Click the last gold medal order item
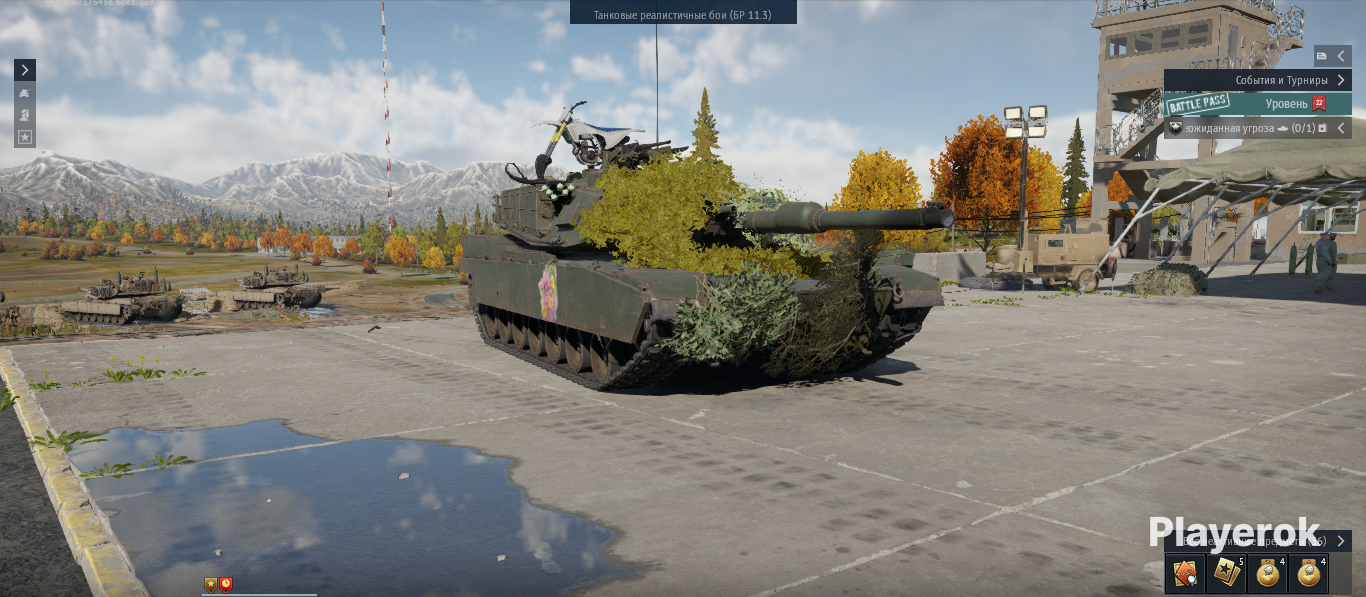The width and height of the screenshot is (1366, 597). tap(1308, 574)
